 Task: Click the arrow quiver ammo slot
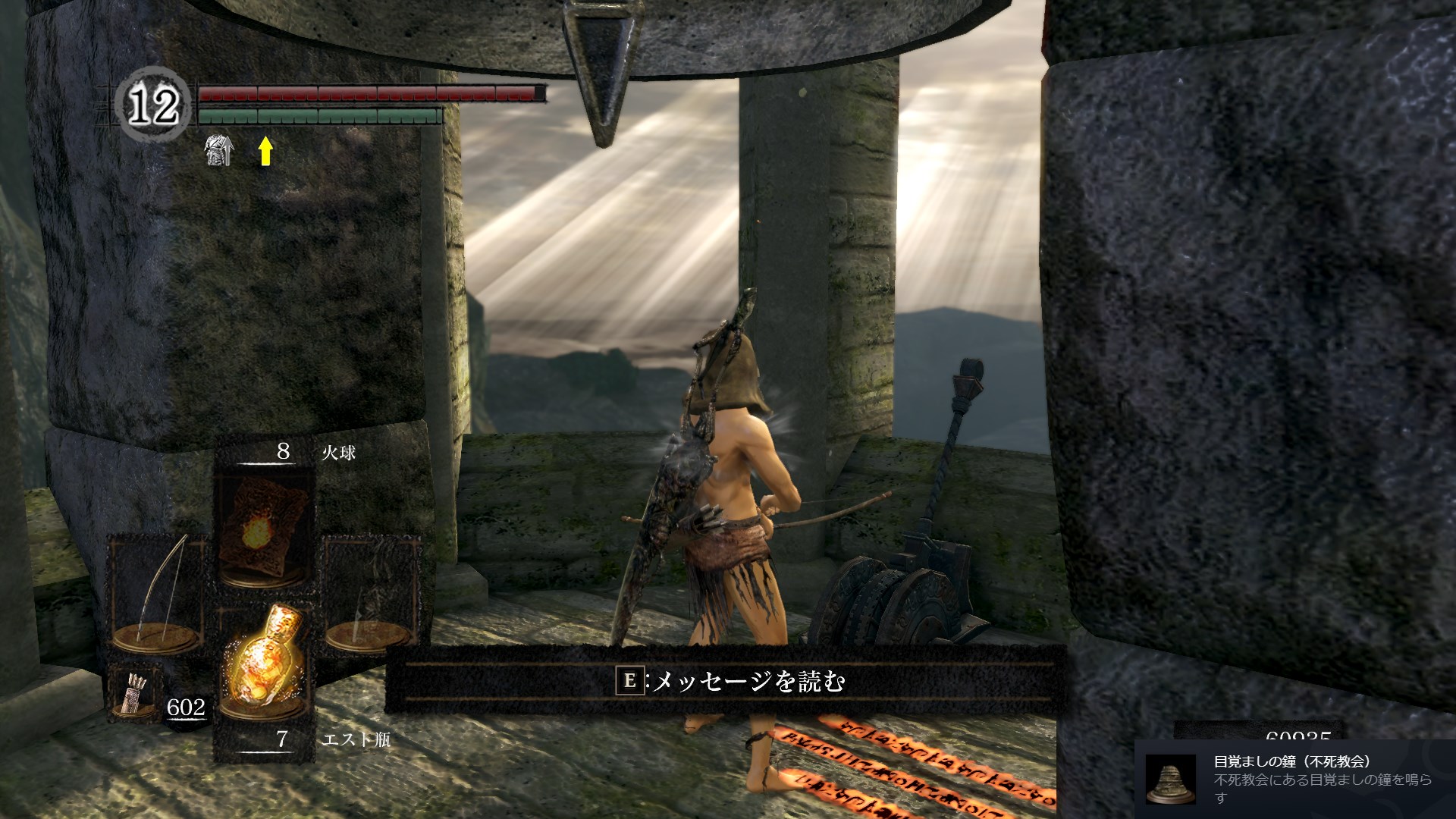(133, 692)
